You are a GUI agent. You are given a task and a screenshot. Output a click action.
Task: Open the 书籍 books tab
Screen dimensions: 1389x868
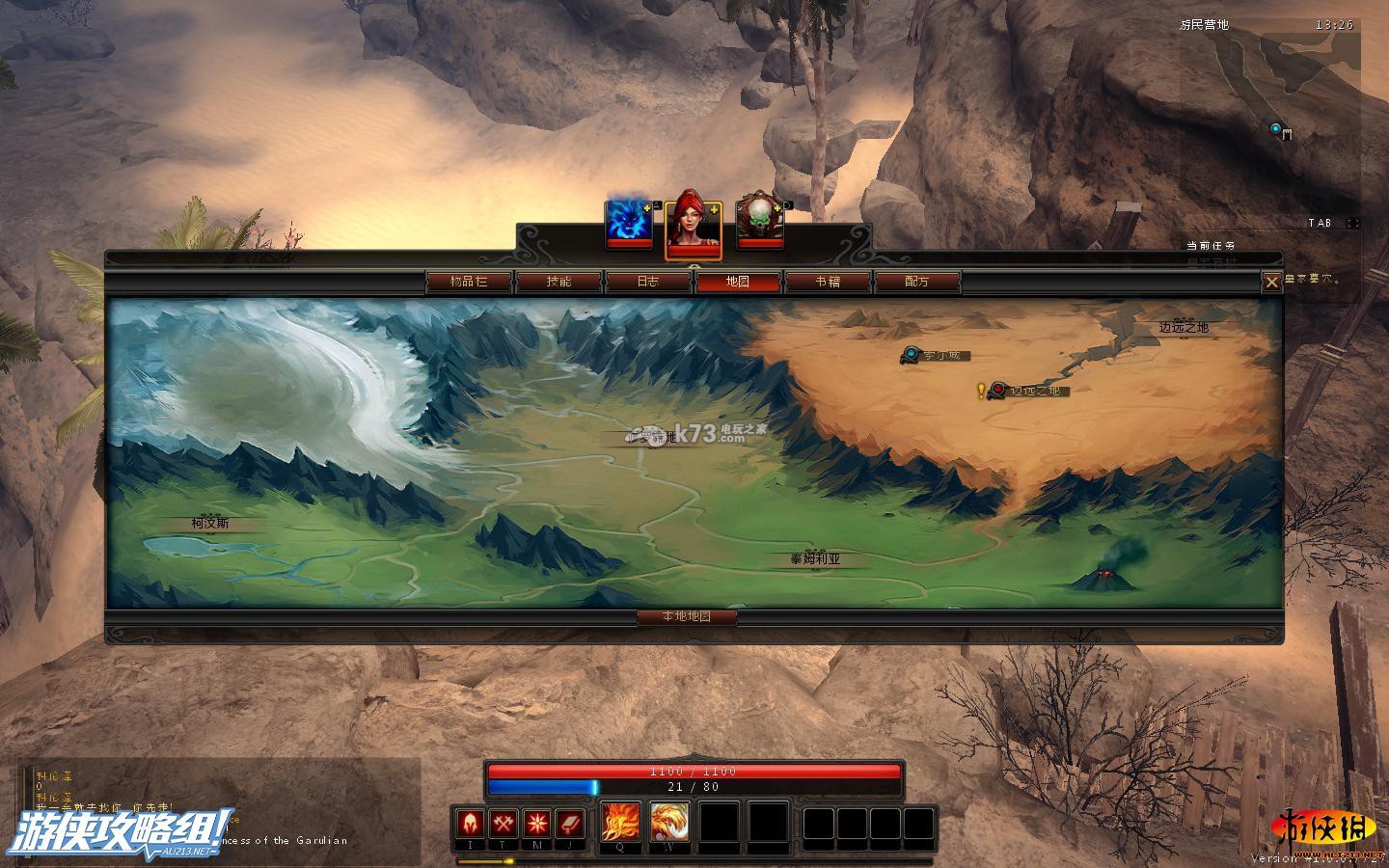(x=828, y=282)
